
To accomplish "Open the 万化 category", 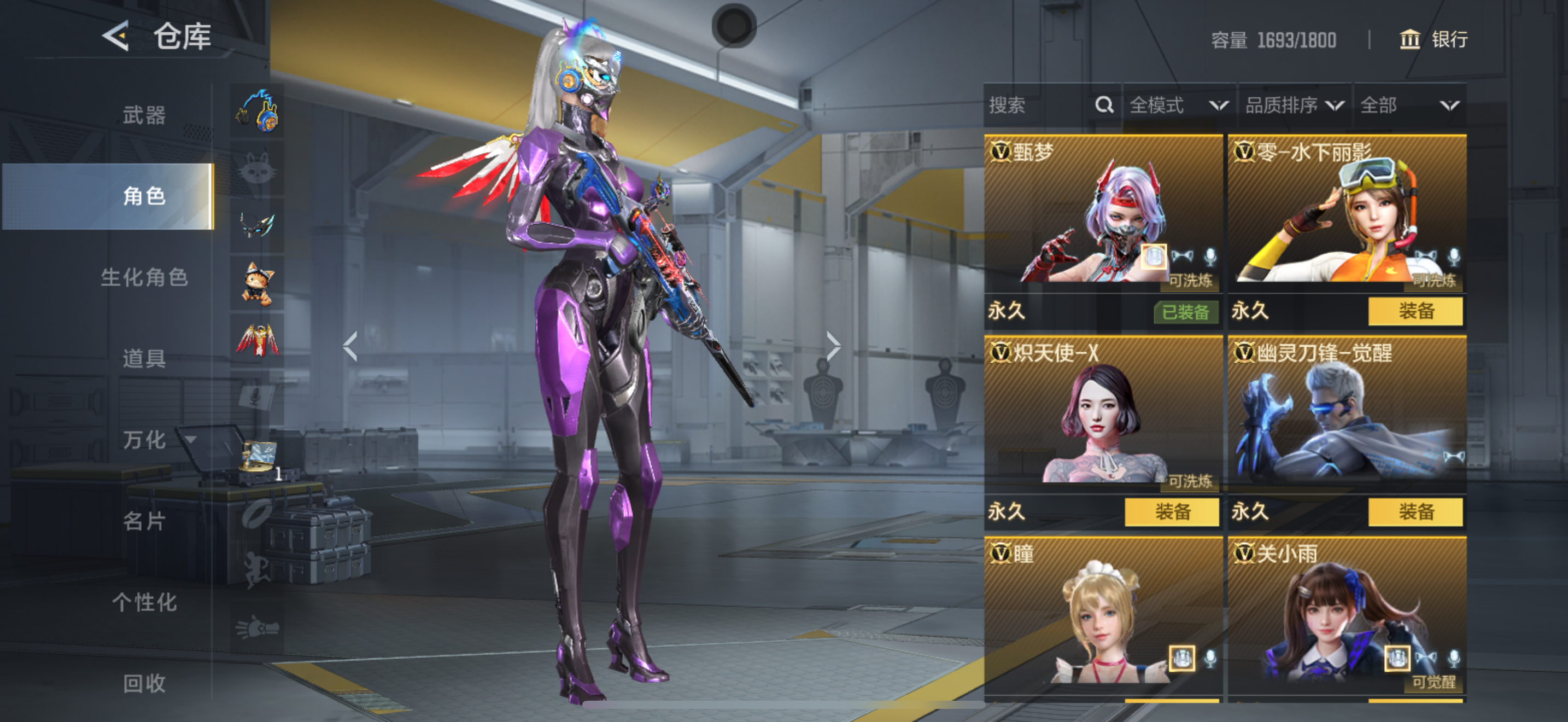I will click(144, 440).
